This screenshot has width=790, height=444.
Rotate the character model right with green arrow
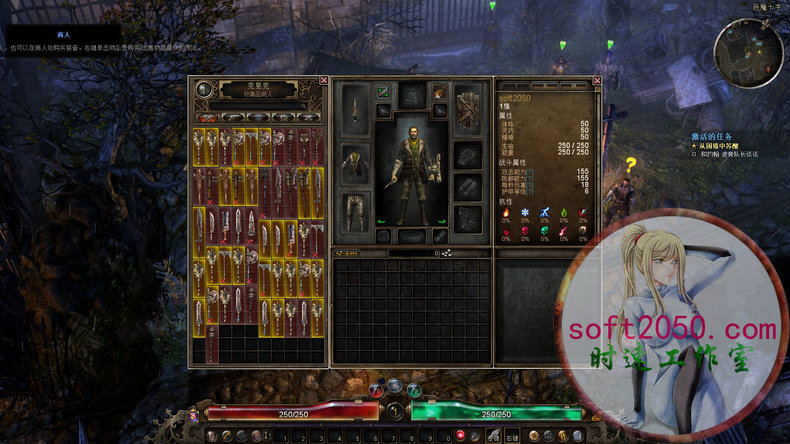click(441, 221)
